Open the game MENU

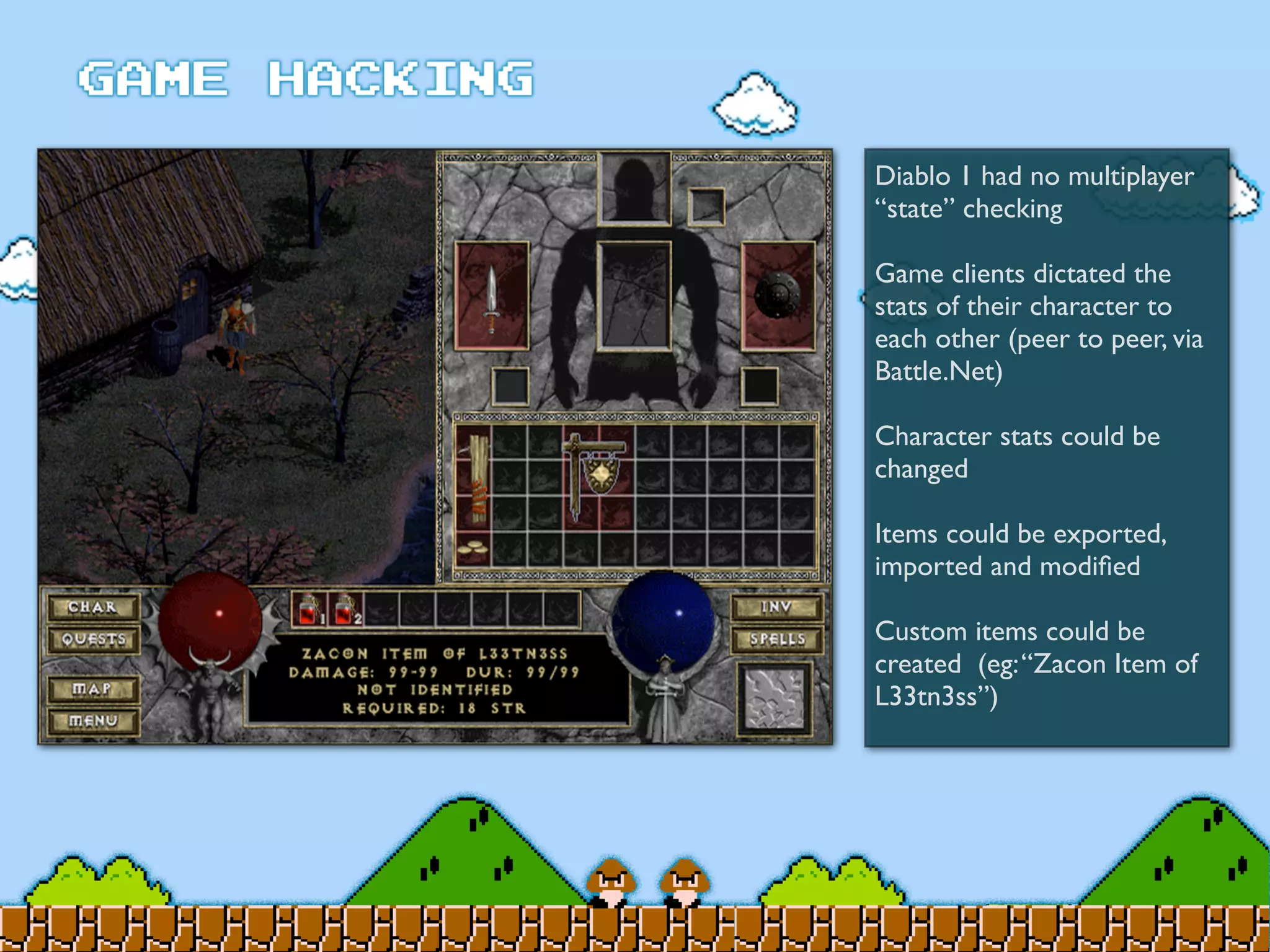[x=93, y=721]
